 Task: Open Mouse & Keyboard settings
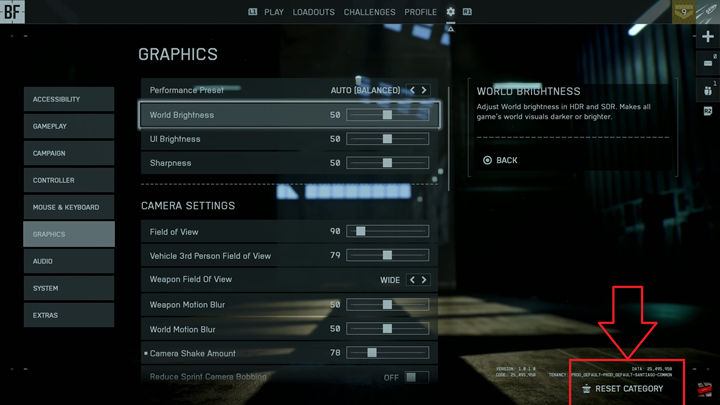[x=69, y=207]
